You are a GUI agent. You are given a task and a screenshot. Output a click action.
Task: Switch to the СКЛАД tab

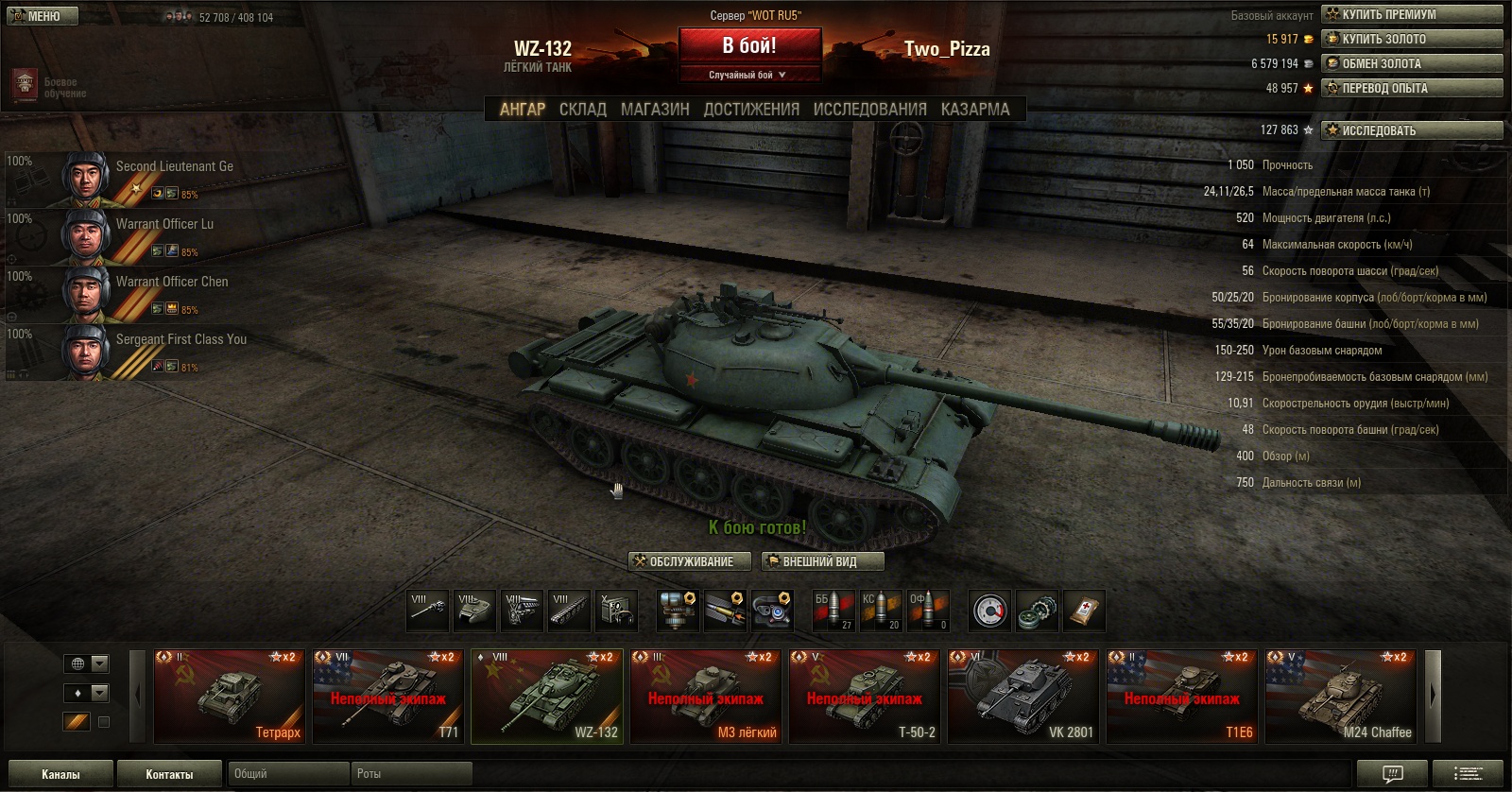582,110
